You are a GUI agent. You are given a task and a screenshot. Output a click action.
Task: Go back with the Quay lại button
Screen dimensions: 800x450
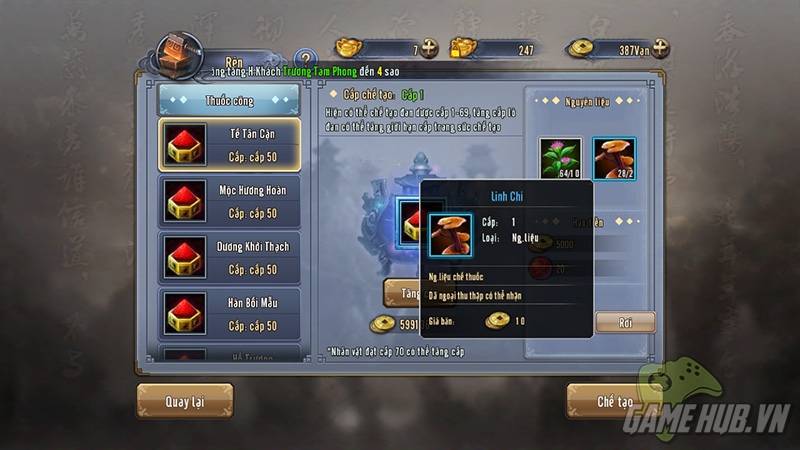184,401
